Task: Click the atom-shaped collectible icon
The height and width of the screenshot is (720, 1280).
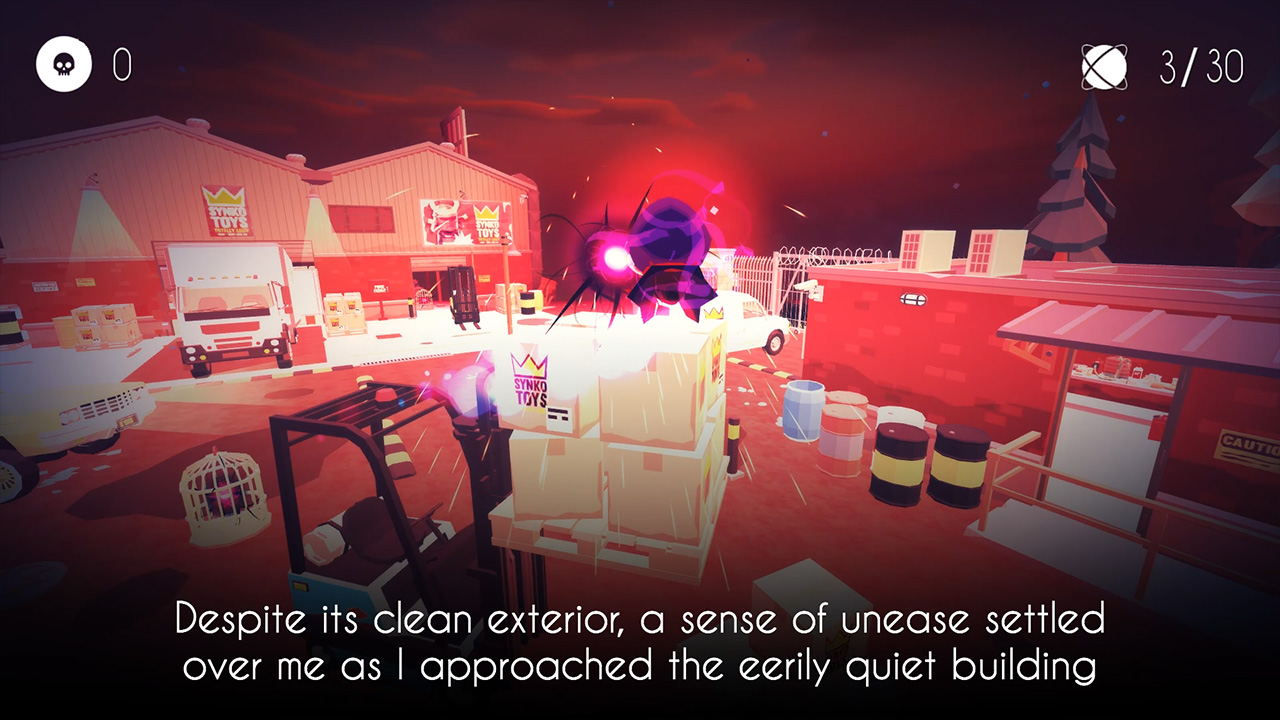Action: pos(1102,65)
